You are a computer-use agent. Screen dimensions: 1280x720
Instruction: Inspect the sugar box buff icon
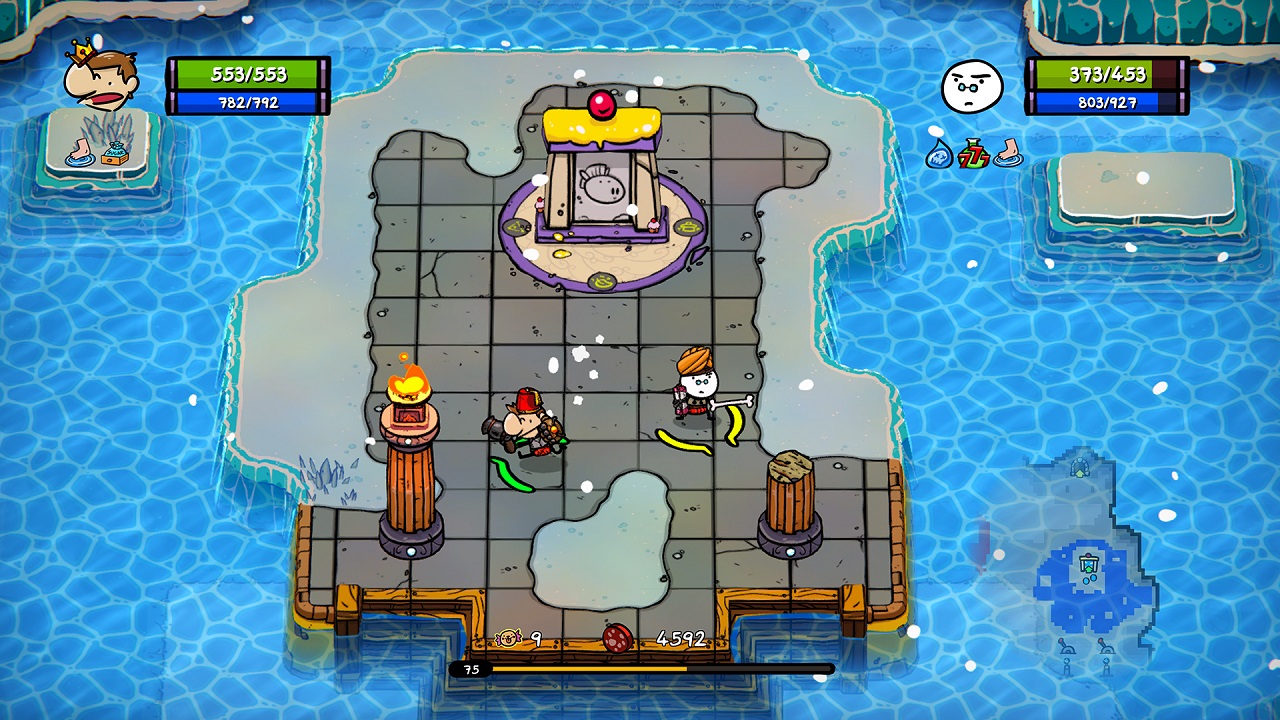[116, 154]
